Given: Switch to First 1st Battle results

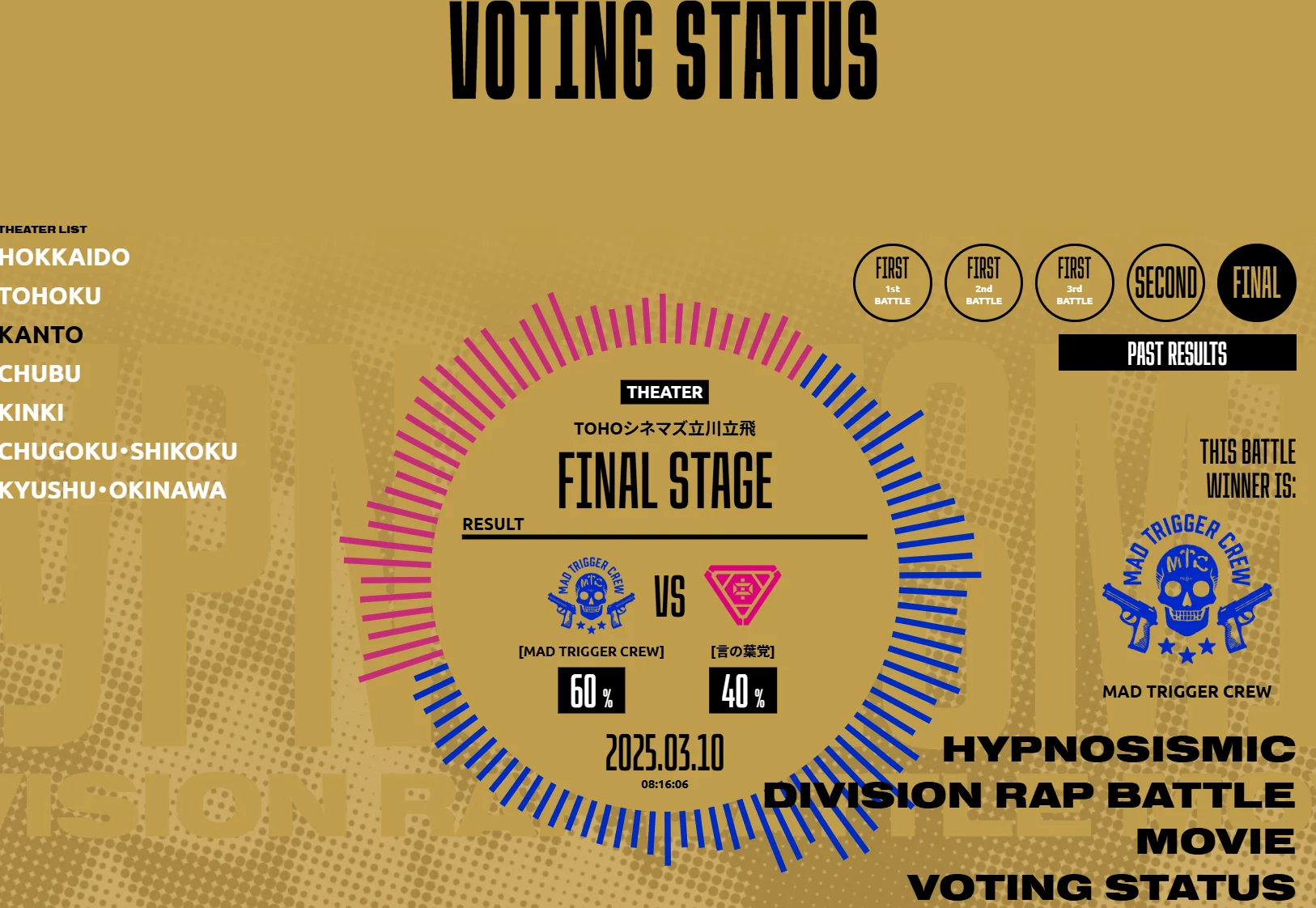Looking at the screenshot, I should tap(892, 283).
